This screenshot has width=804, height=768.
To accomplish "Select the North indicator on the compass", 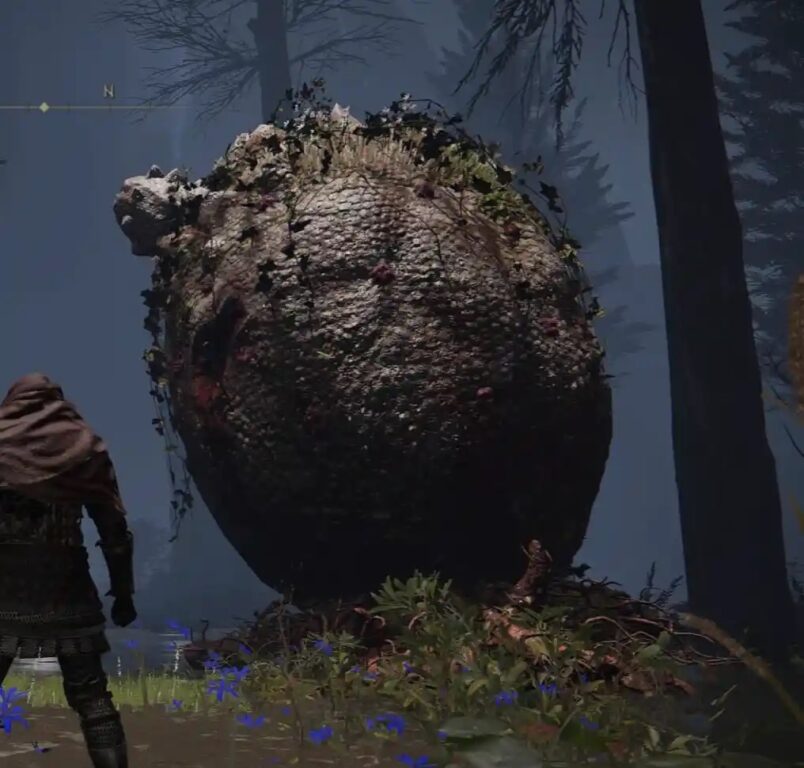I will 108,92.
